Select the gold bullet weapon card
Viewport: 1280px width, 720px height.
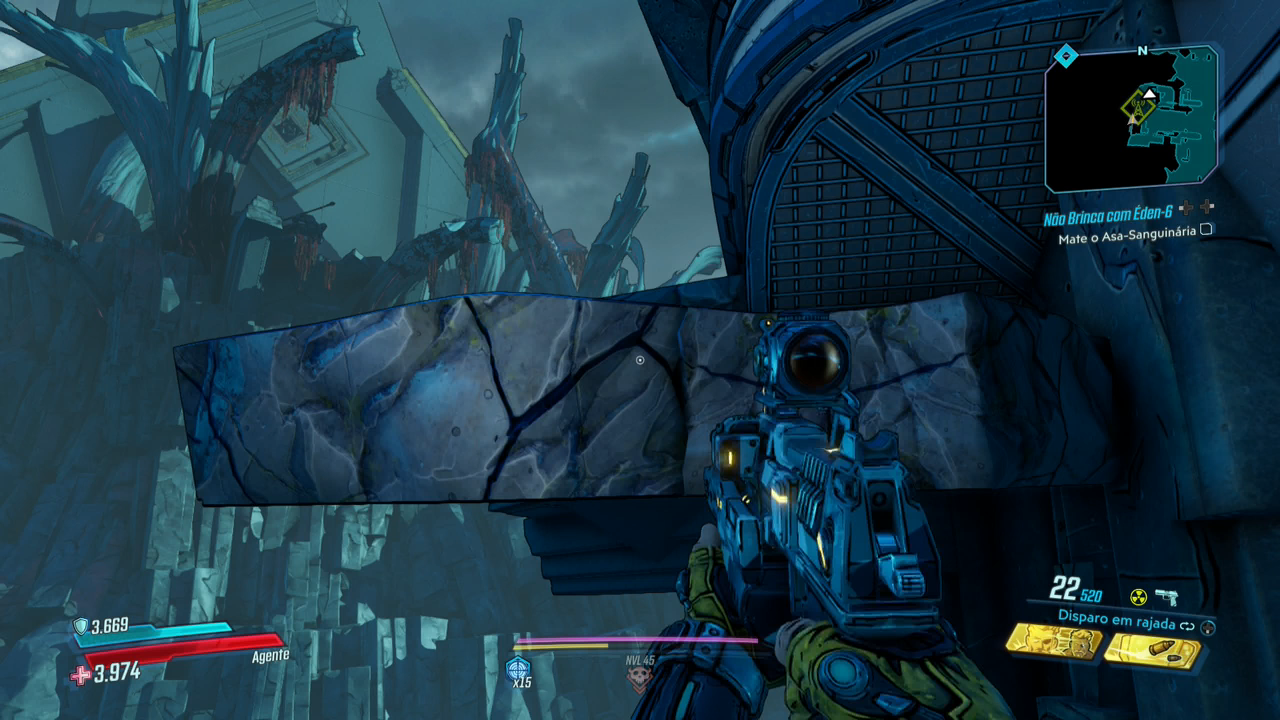coord(1152,651)
